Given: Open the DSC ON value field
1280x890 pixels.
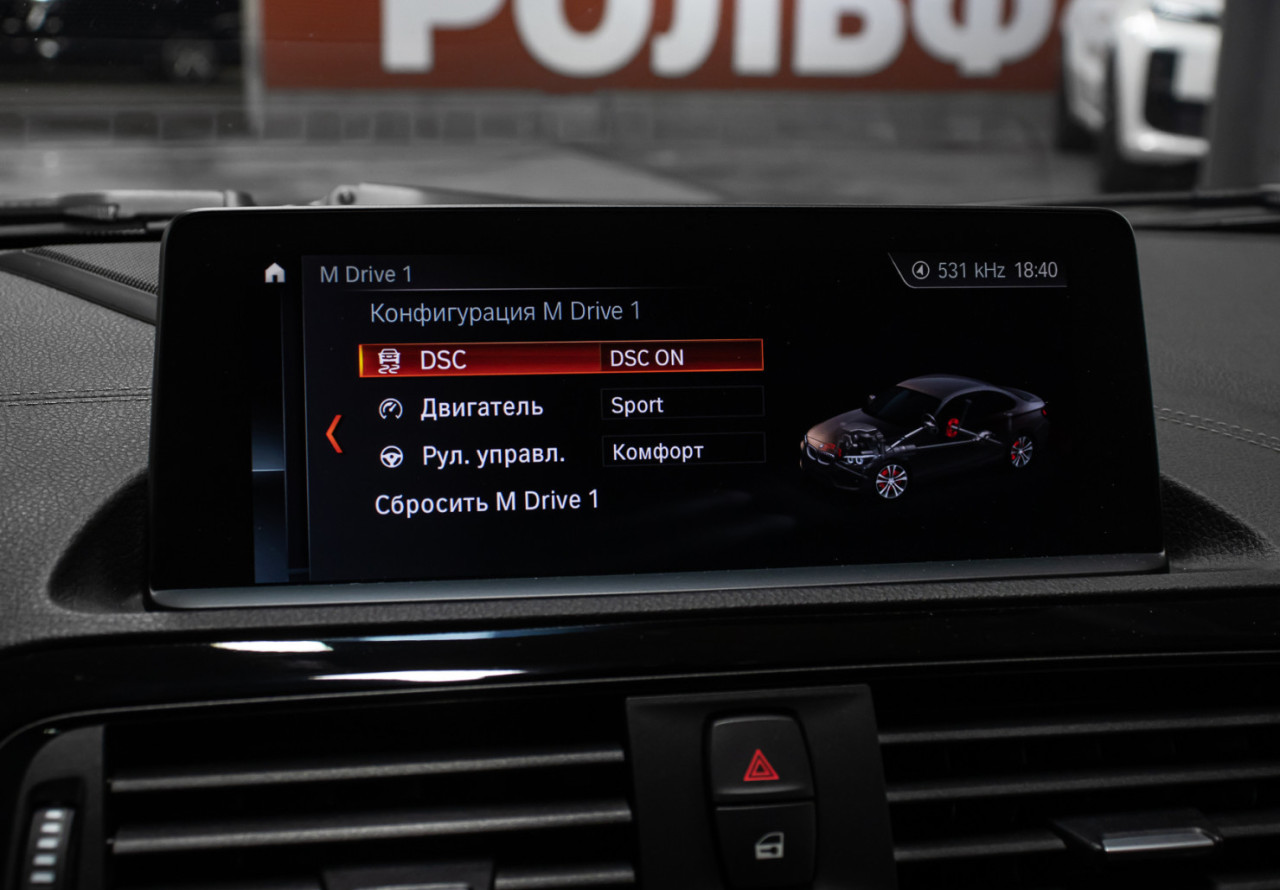Looking at the screenshot, I should click(681, 358).
